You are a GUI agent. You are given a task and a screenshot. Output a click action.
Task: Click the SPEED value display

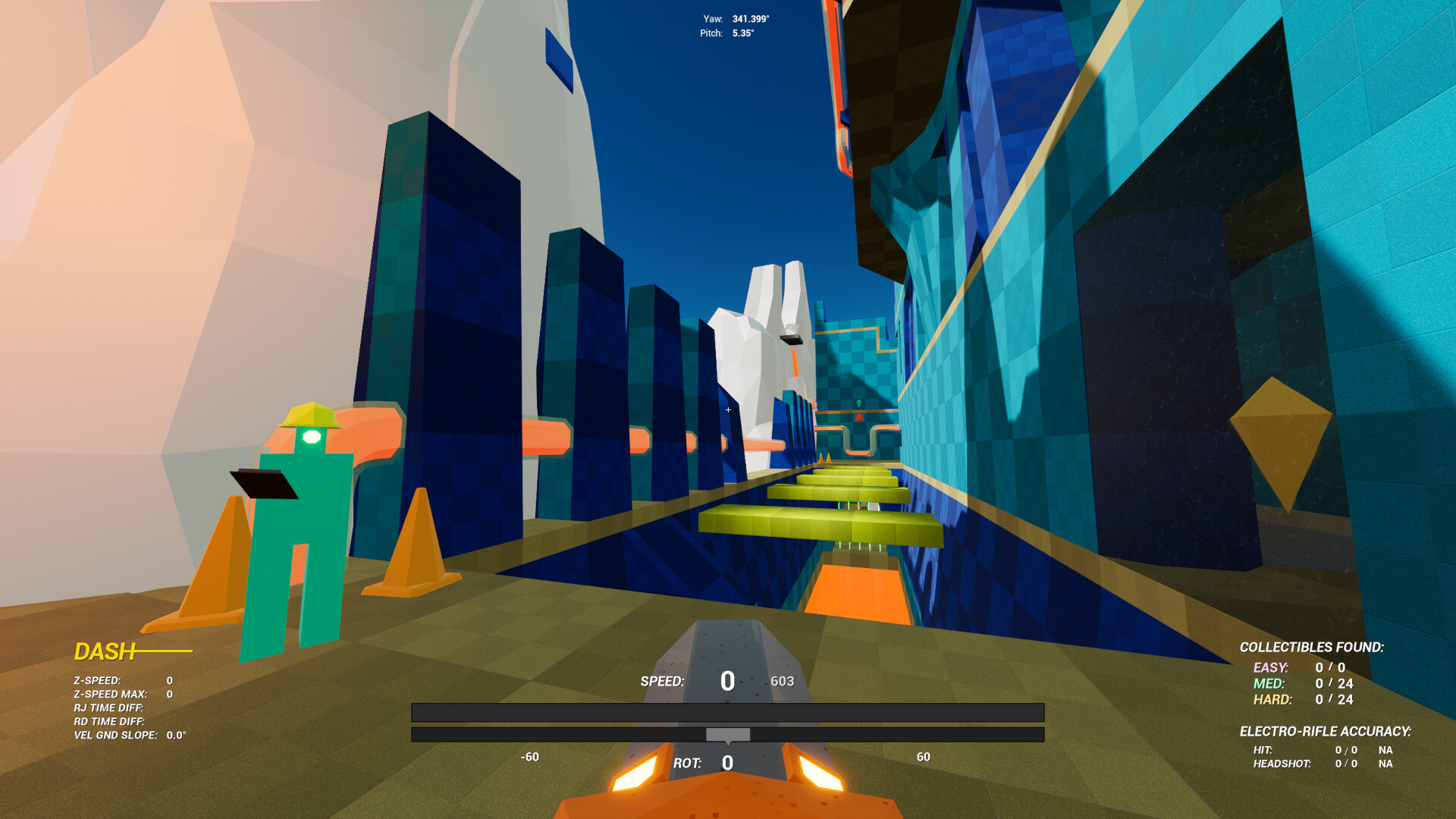tap(726, 681)
